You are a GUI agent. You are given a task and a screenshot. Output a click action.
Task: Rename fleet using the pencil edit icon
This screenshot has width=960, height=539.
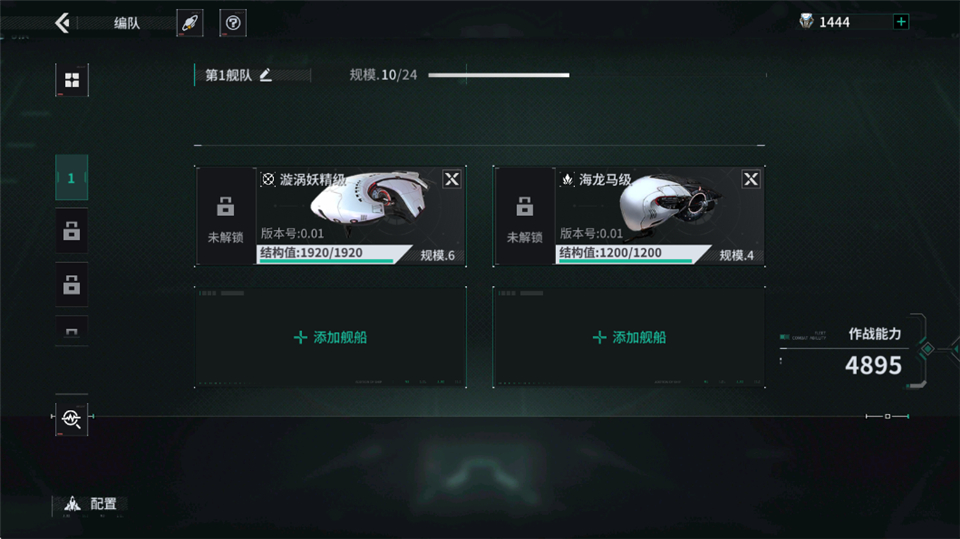266,75
